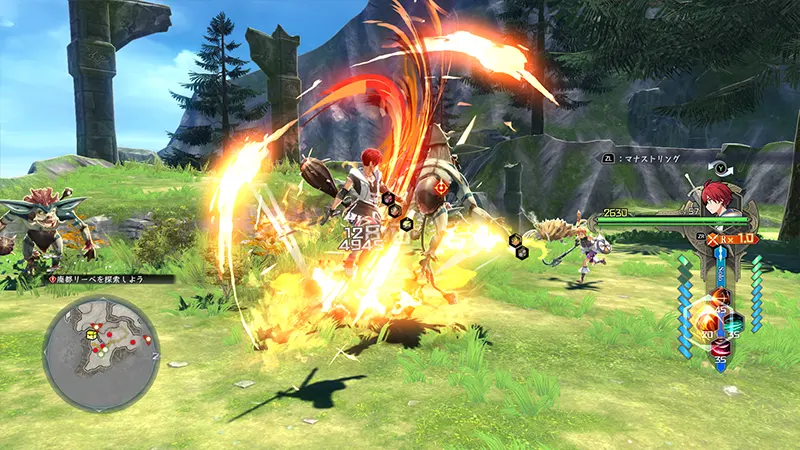The height and width of the screenshot is (450, 800).
Task: Open the circular minimap
Action: (x=101, y=350)
